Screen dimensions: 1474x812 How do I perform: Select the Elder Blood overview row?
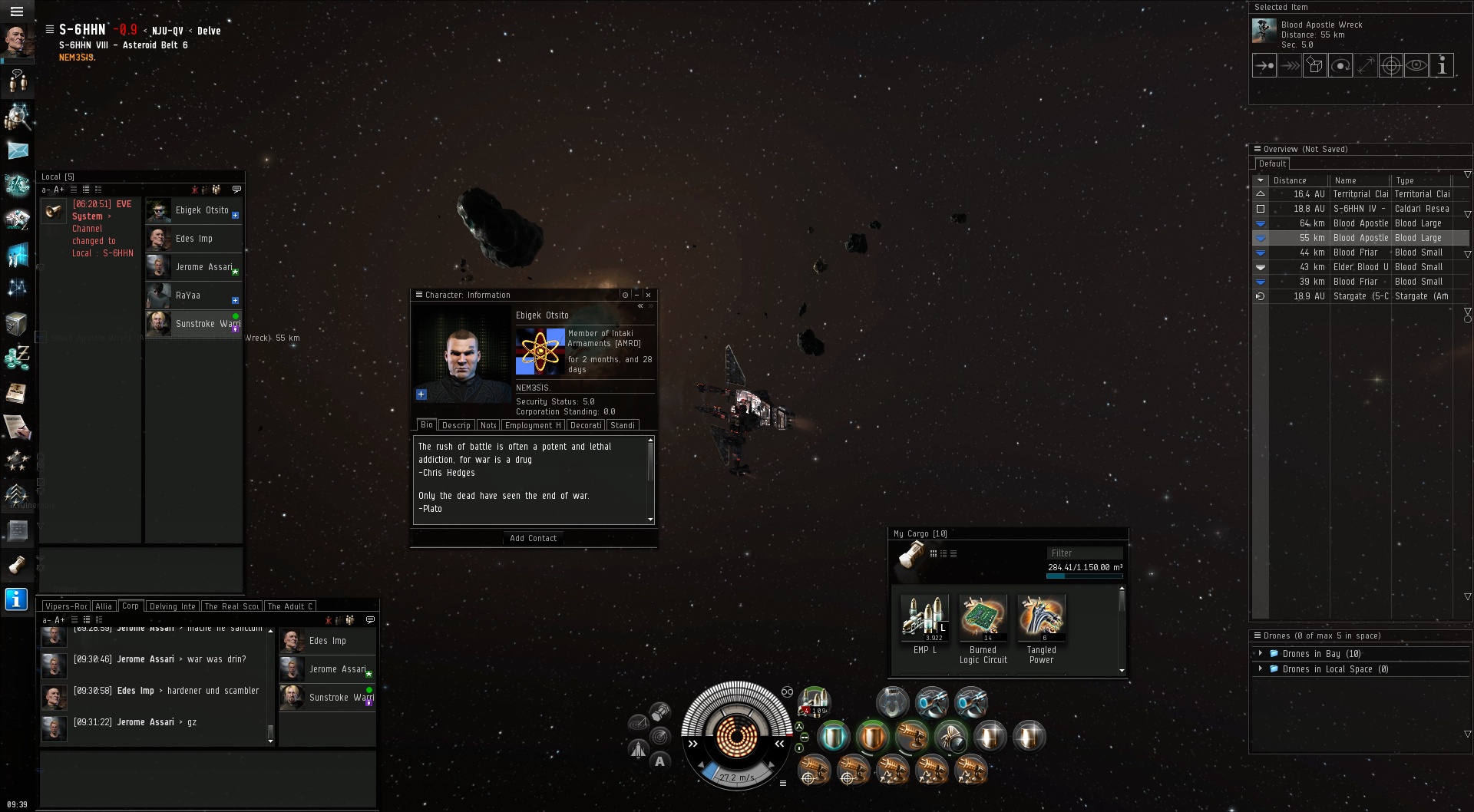coord(1360,267)
